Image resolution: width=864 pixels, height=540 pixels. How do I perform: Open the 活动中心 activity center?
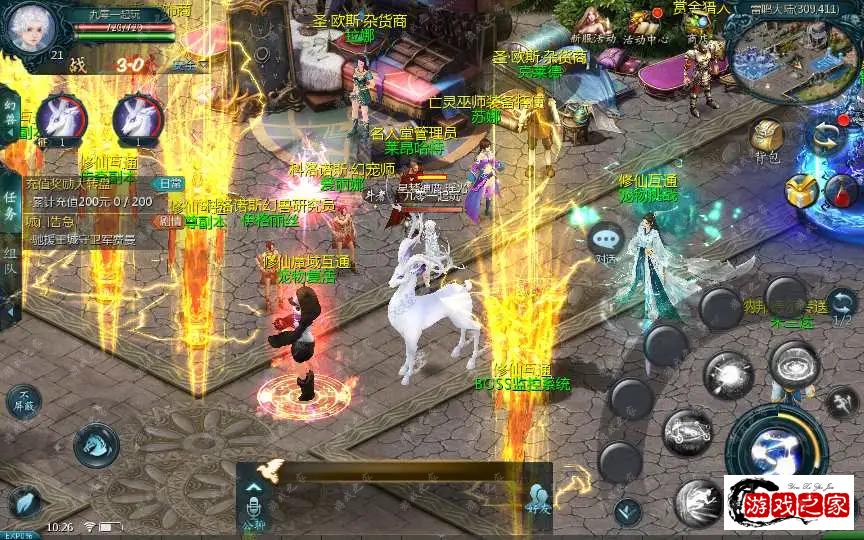point(644,25)
